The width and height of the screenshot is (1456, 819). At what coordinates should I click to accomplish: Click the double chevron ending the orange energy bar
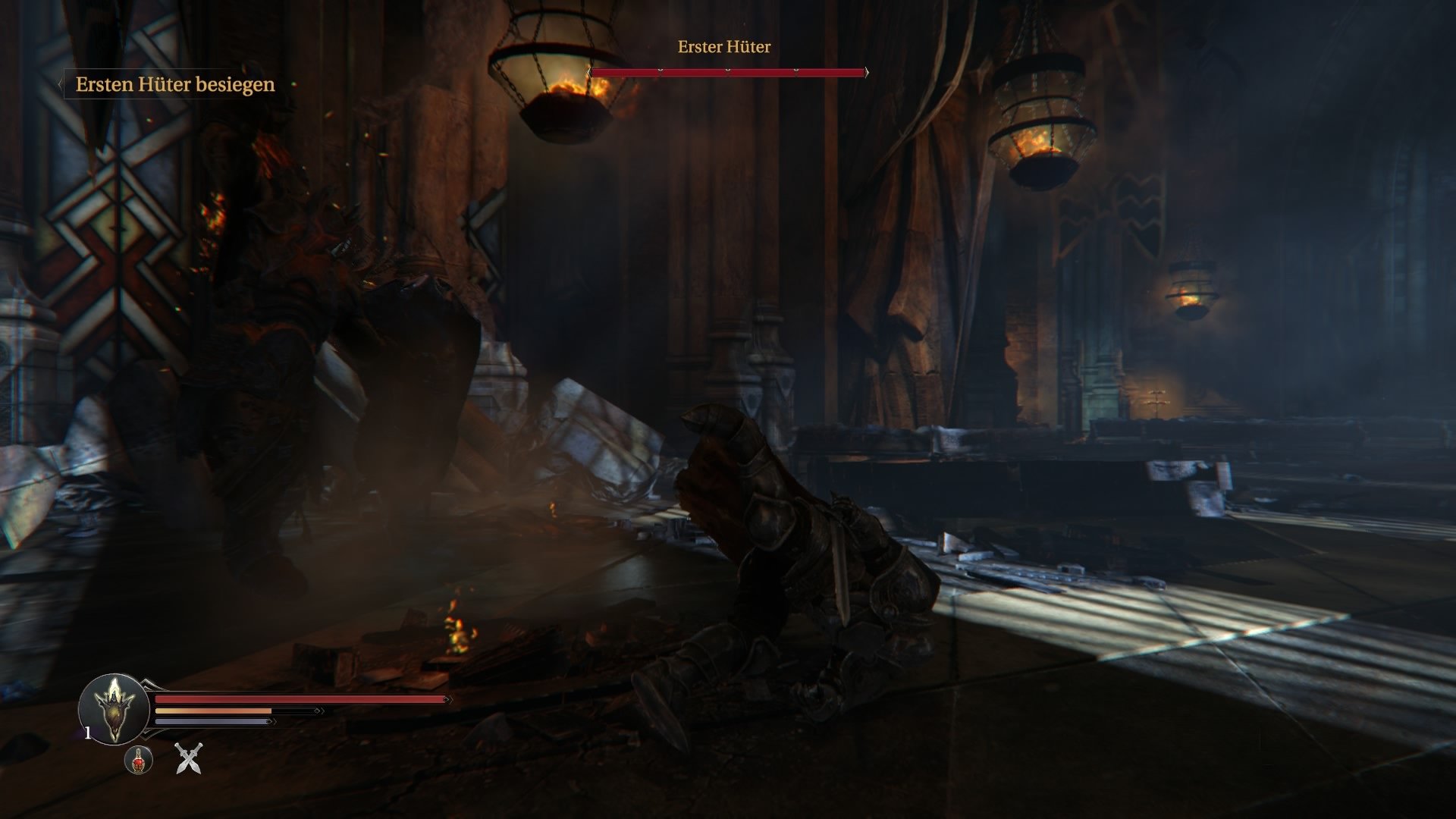pos(319,711)
